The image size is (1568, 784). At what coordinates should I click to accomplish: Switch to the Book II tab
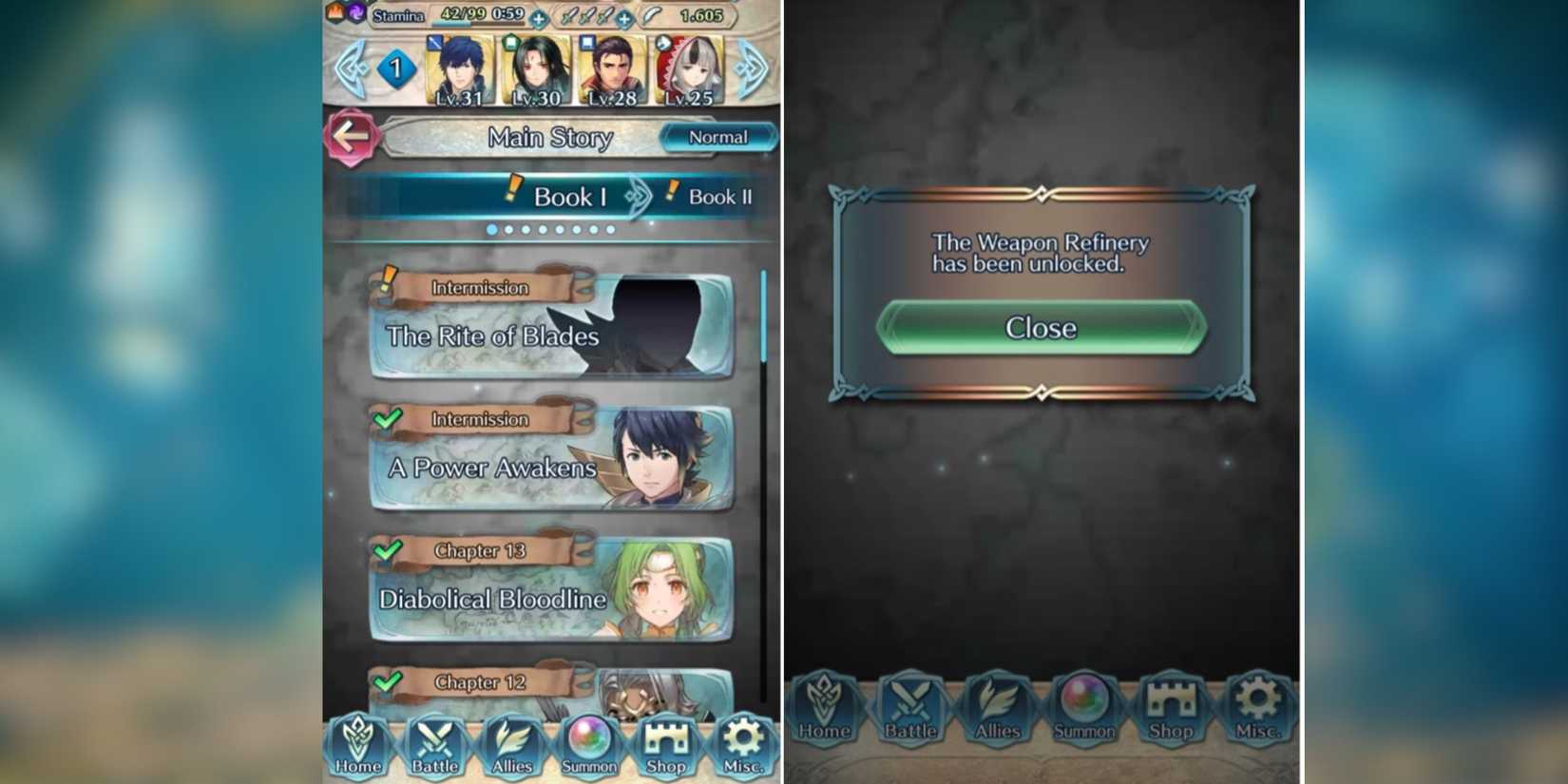coord(717,199)
